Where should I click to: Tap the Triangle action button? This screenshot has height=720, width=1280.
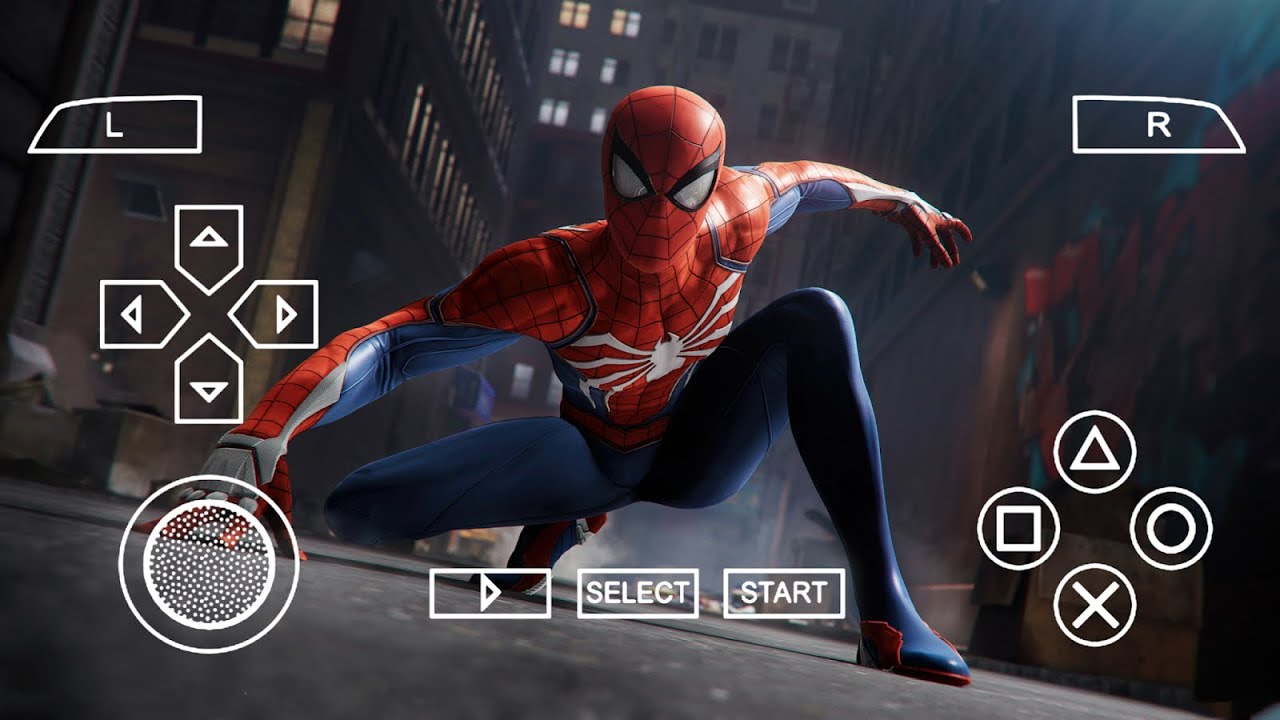[1095, 452]
